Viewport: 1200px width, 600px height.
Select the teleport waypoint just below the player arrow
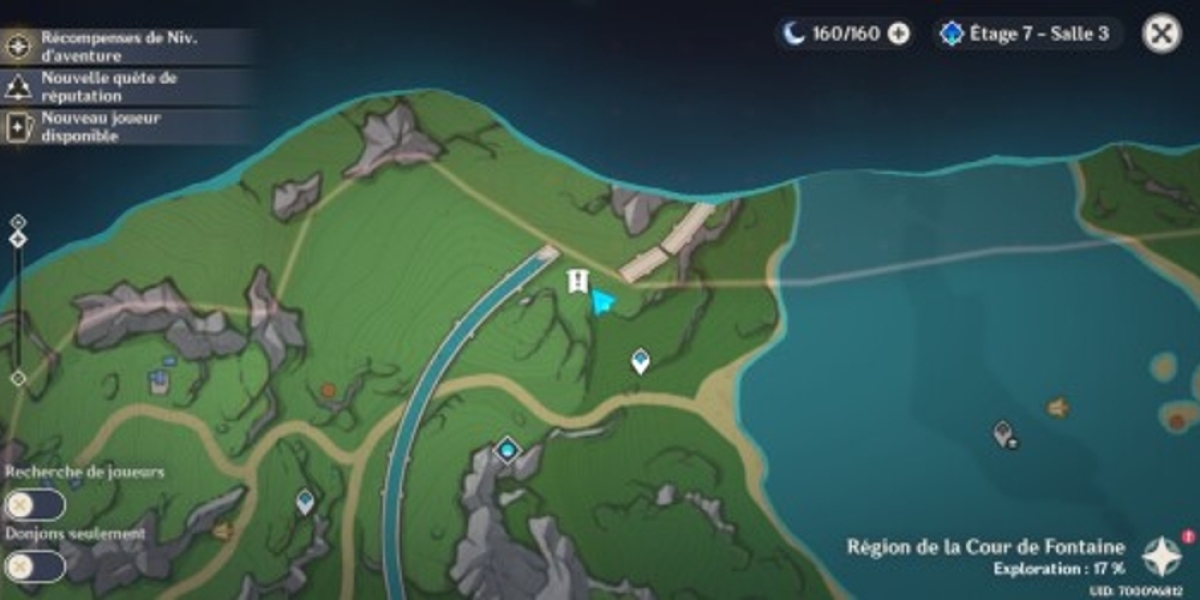pyautogui.click(x=640, y=360)
